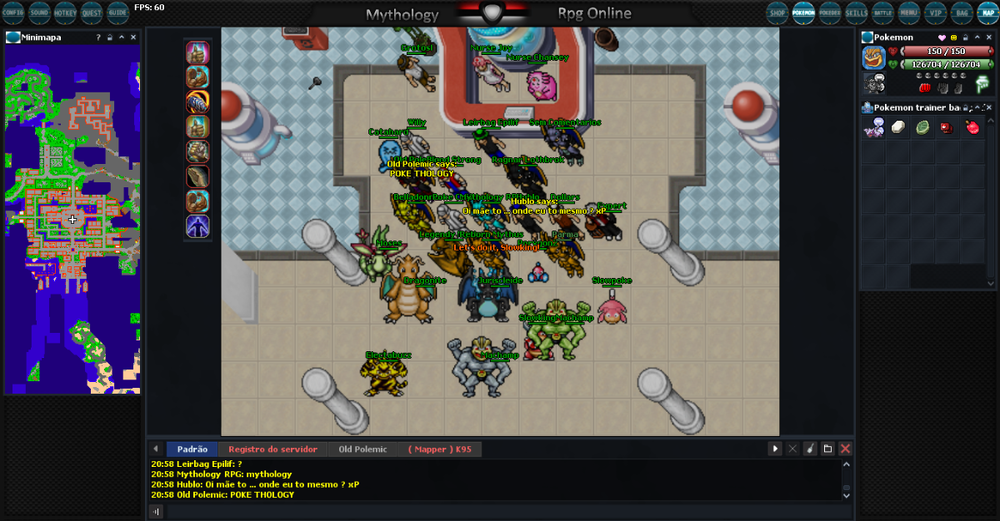Open the Bag from the top bar
This screenshot has height=521, width=1000.
[961, 13]
